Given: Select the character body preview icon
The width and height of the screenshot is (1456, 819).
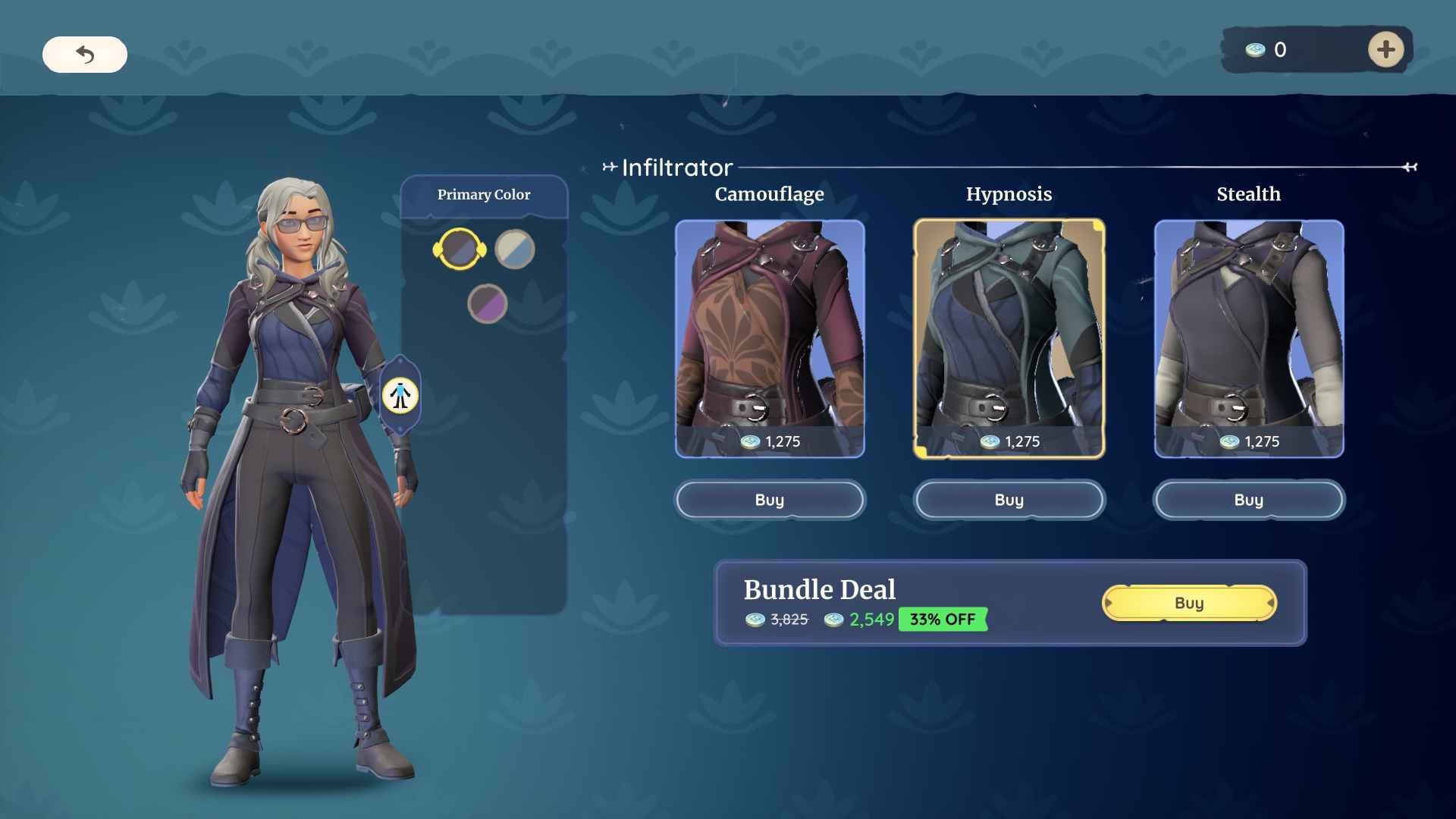Looking at the screenshot, I should (x=400, y=397).
